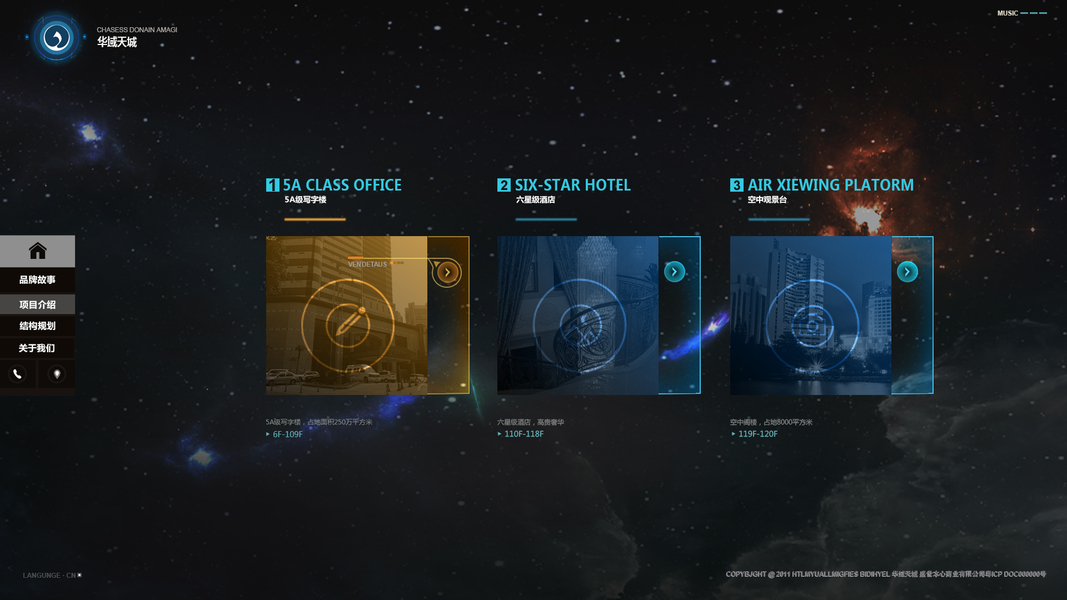Viewport: 1067px width, 600px height.
Task: Click the arrow on the hotel card
Action: point(674,272)
